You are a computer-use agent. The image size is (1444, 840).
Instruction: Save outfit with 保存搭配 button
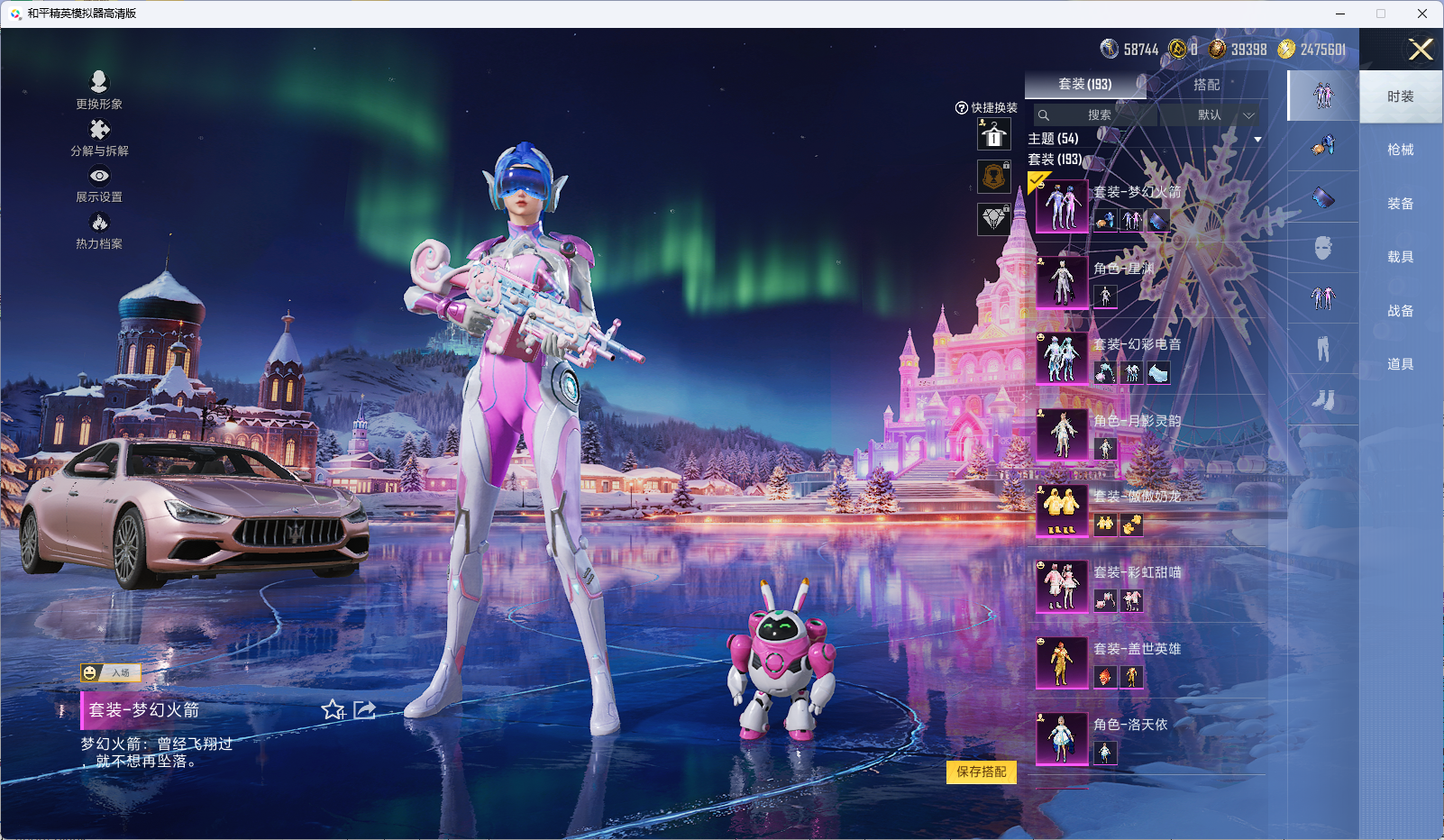click(x=981, y=772)
